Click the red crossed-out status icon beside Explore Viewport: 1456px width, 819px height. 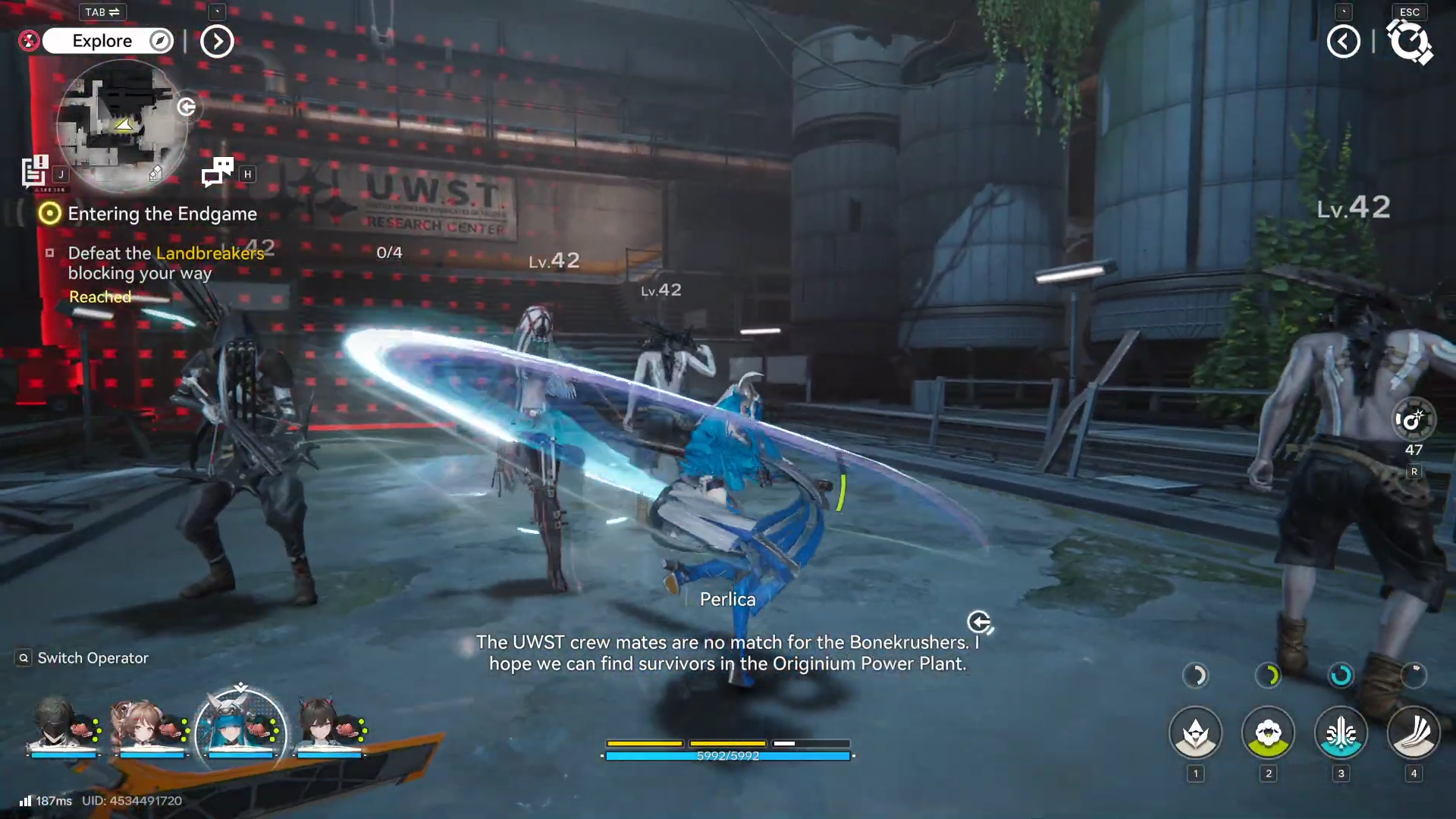point(29,41)
